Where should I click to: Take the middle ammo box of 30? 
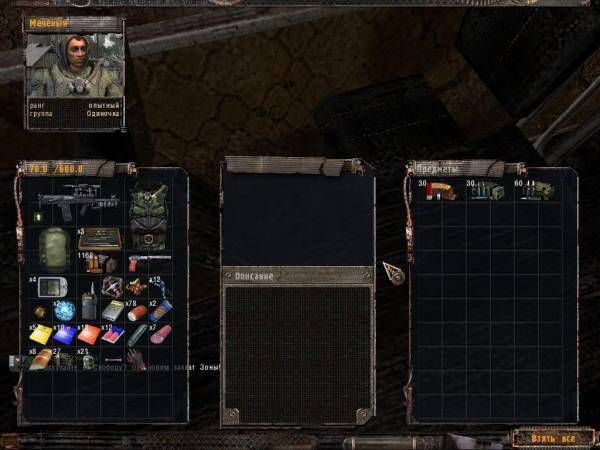click(x=482, y=190)
